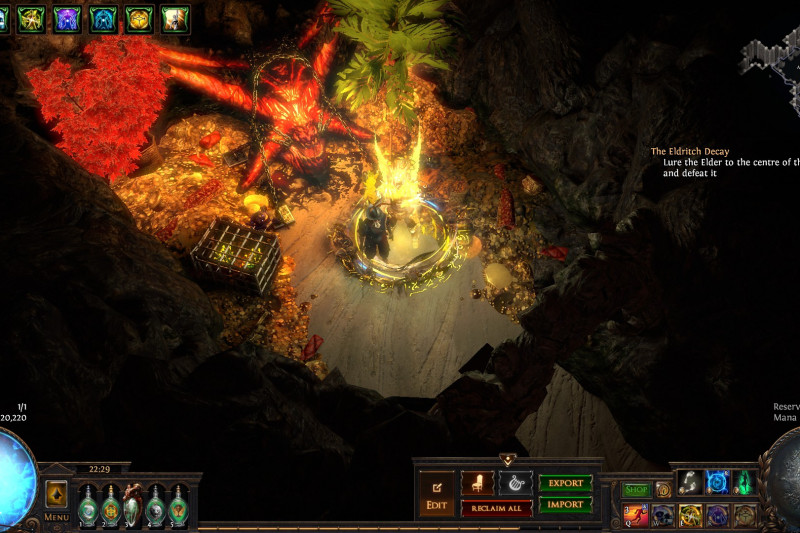Select the purple aura buff icon

pos(67,18)
